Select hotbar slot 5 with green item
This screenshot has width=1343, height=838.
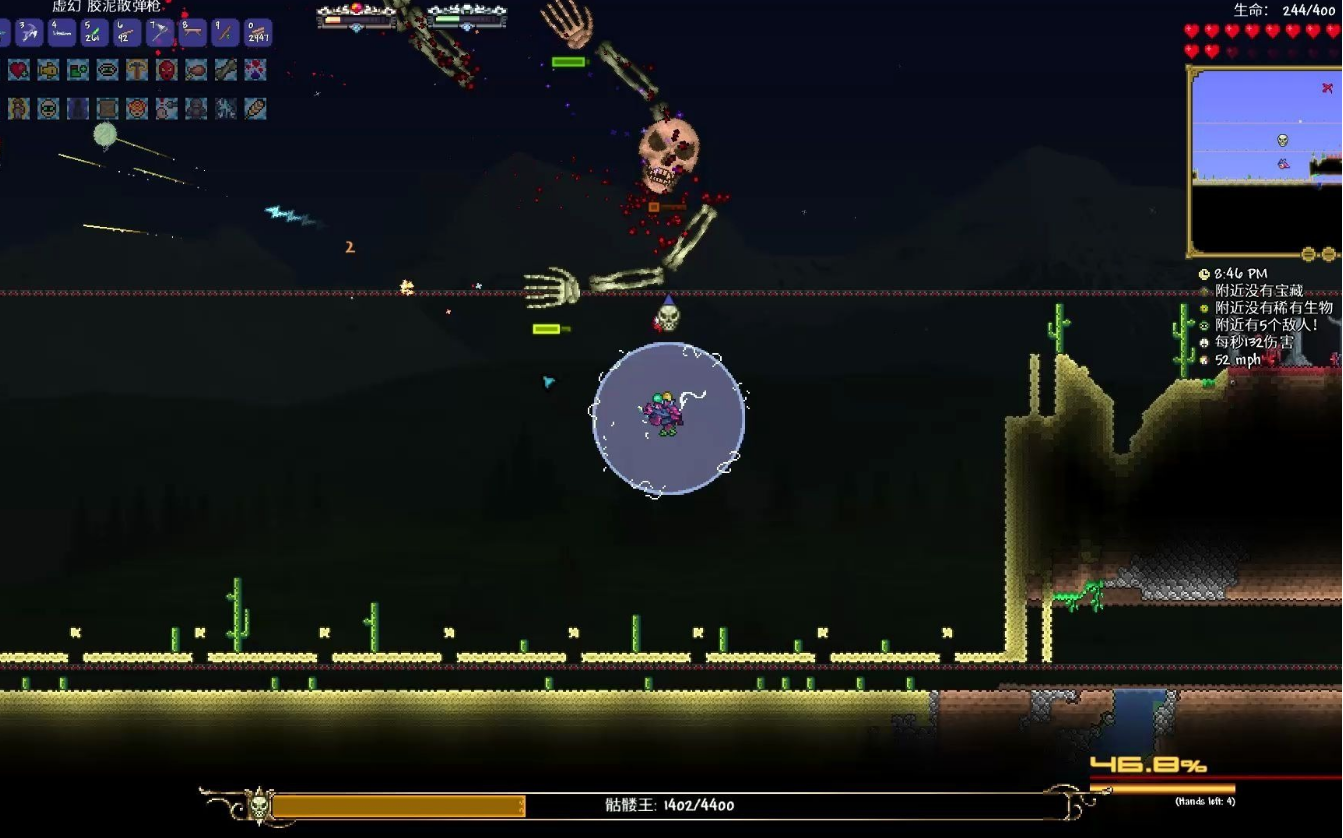[x=94, y=33]
